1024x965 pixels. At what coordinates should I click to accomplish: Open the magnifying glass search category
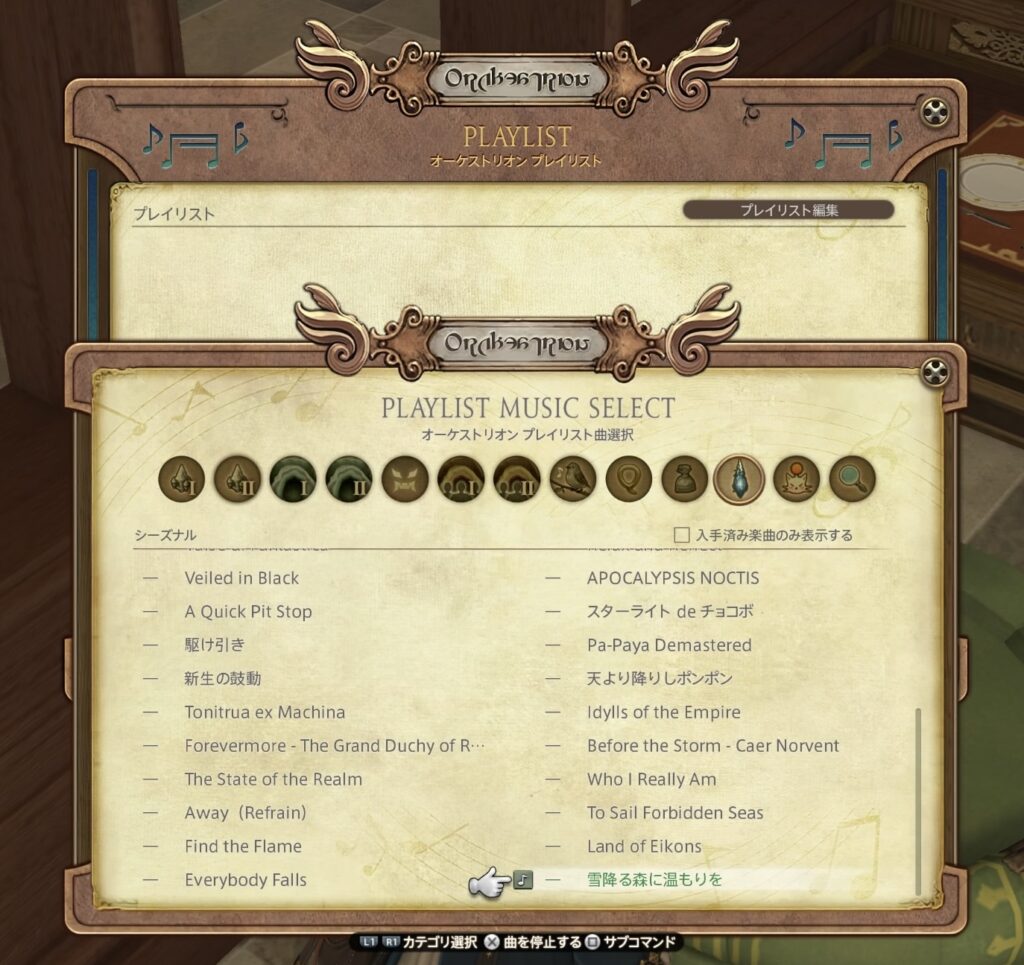pos(852,481)
